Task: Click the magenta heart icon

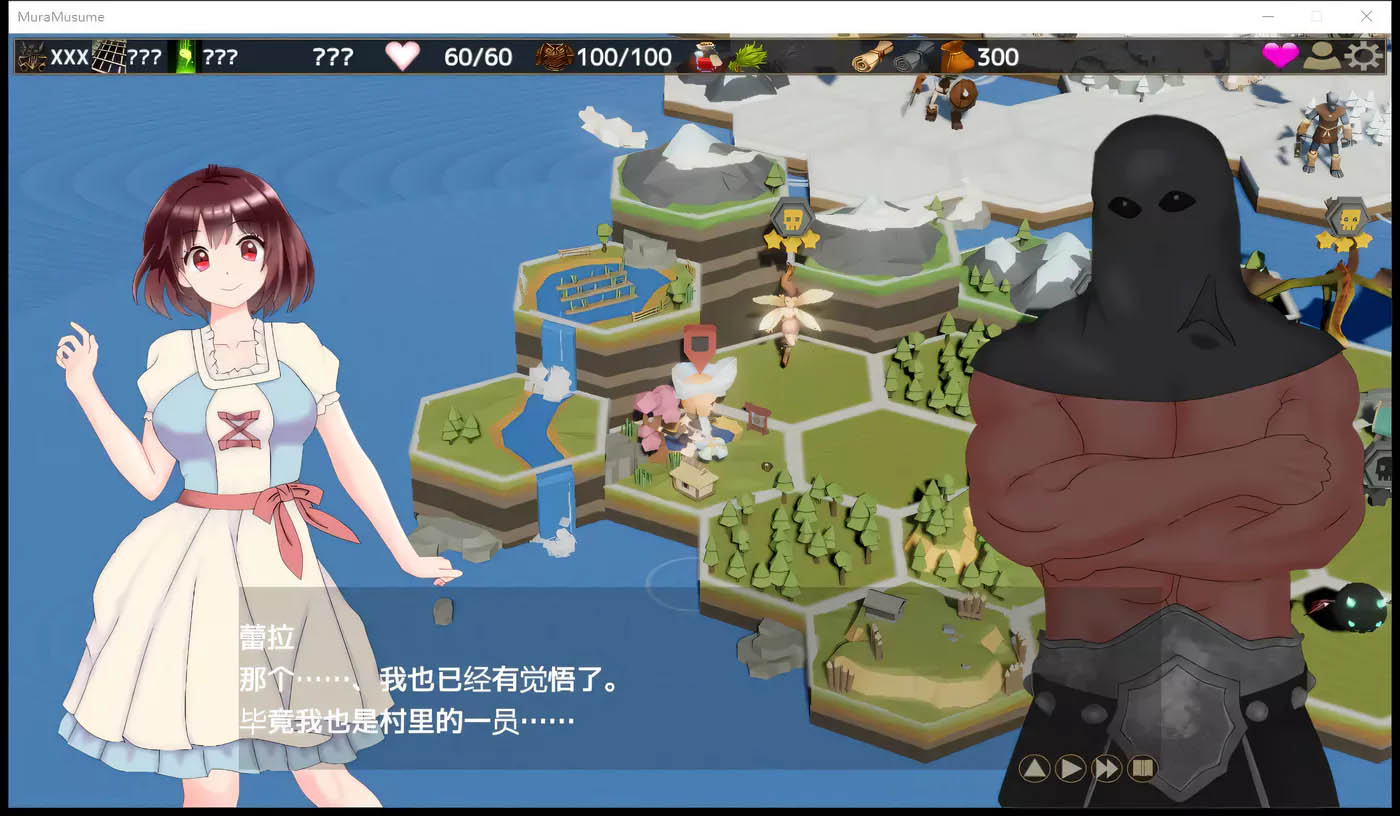Action: point(1280,56)
